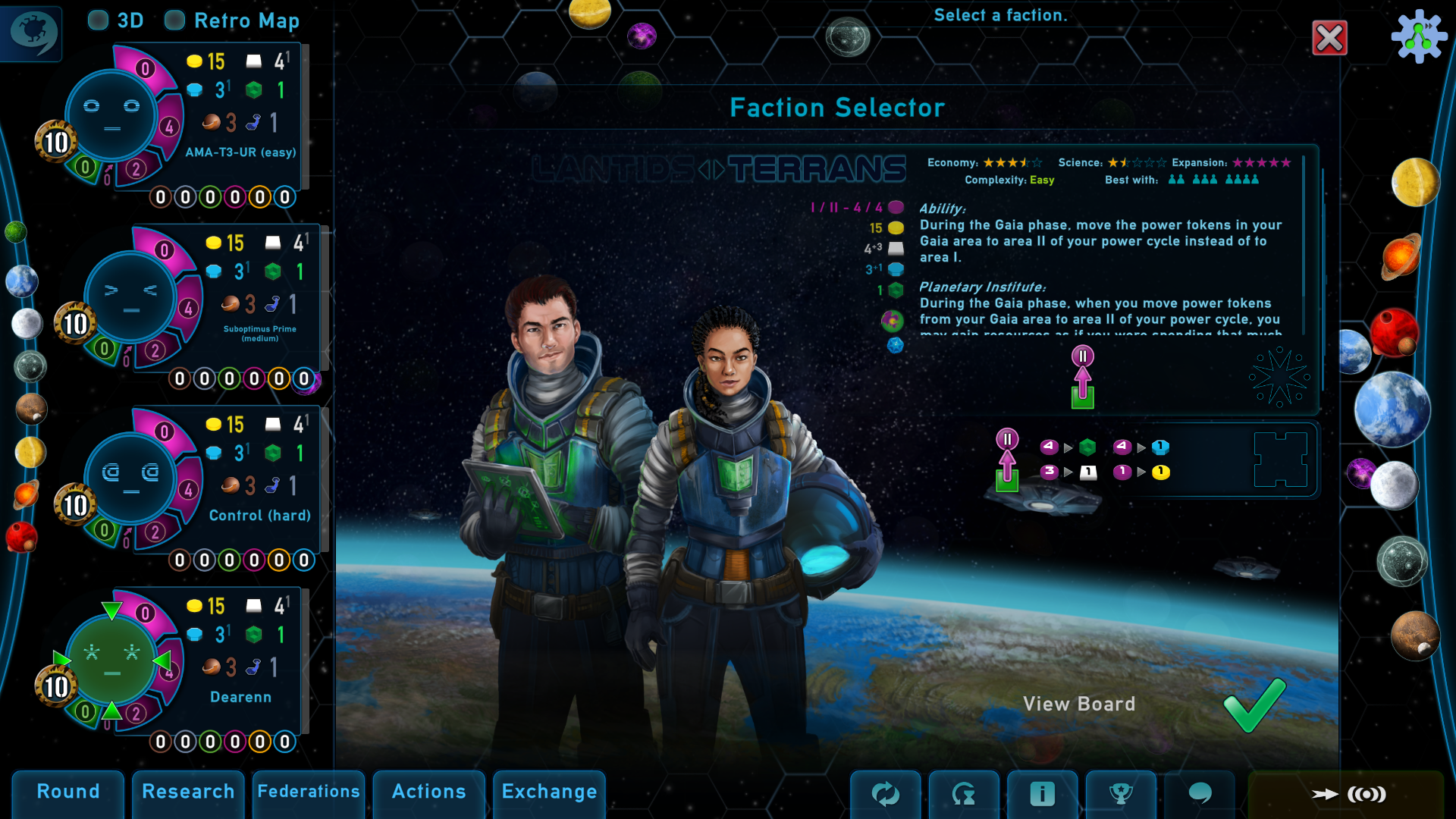Open the settings gear icon
Screen dimensions: 1456x819
[1419, 36]
